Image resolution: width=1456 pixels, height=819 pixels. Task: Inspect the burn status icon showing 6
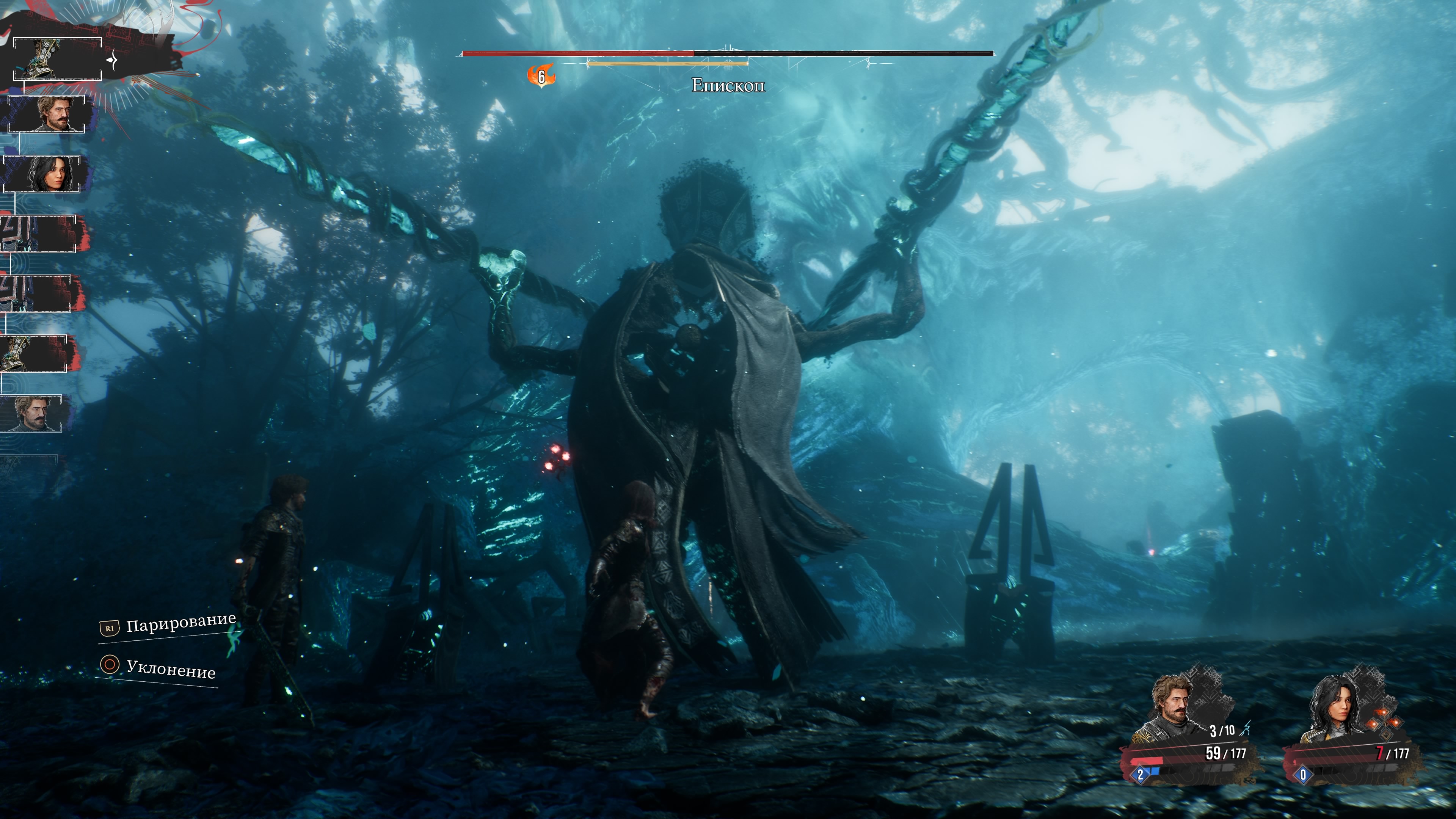[541, 76]
